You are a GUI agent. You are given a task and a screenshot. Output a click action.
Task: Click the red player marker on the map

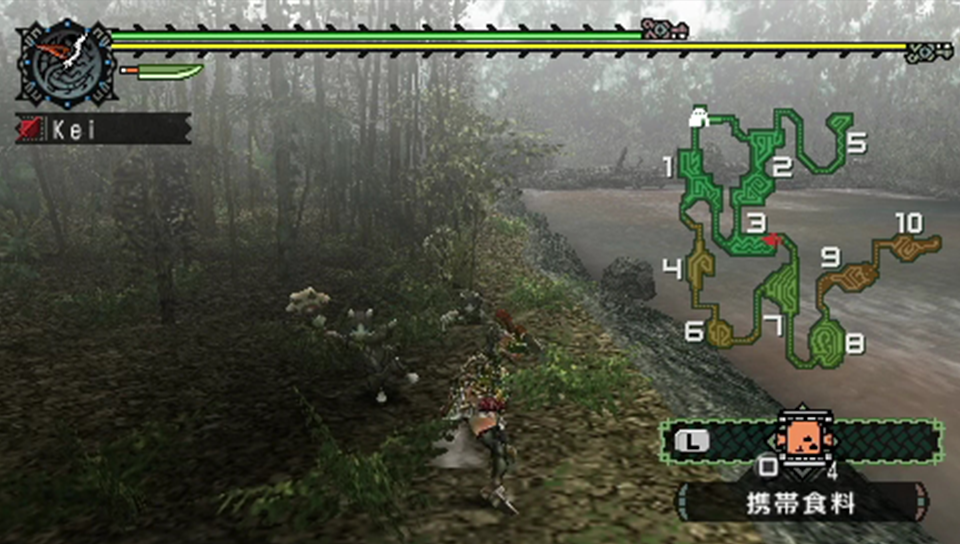[771, 239]
